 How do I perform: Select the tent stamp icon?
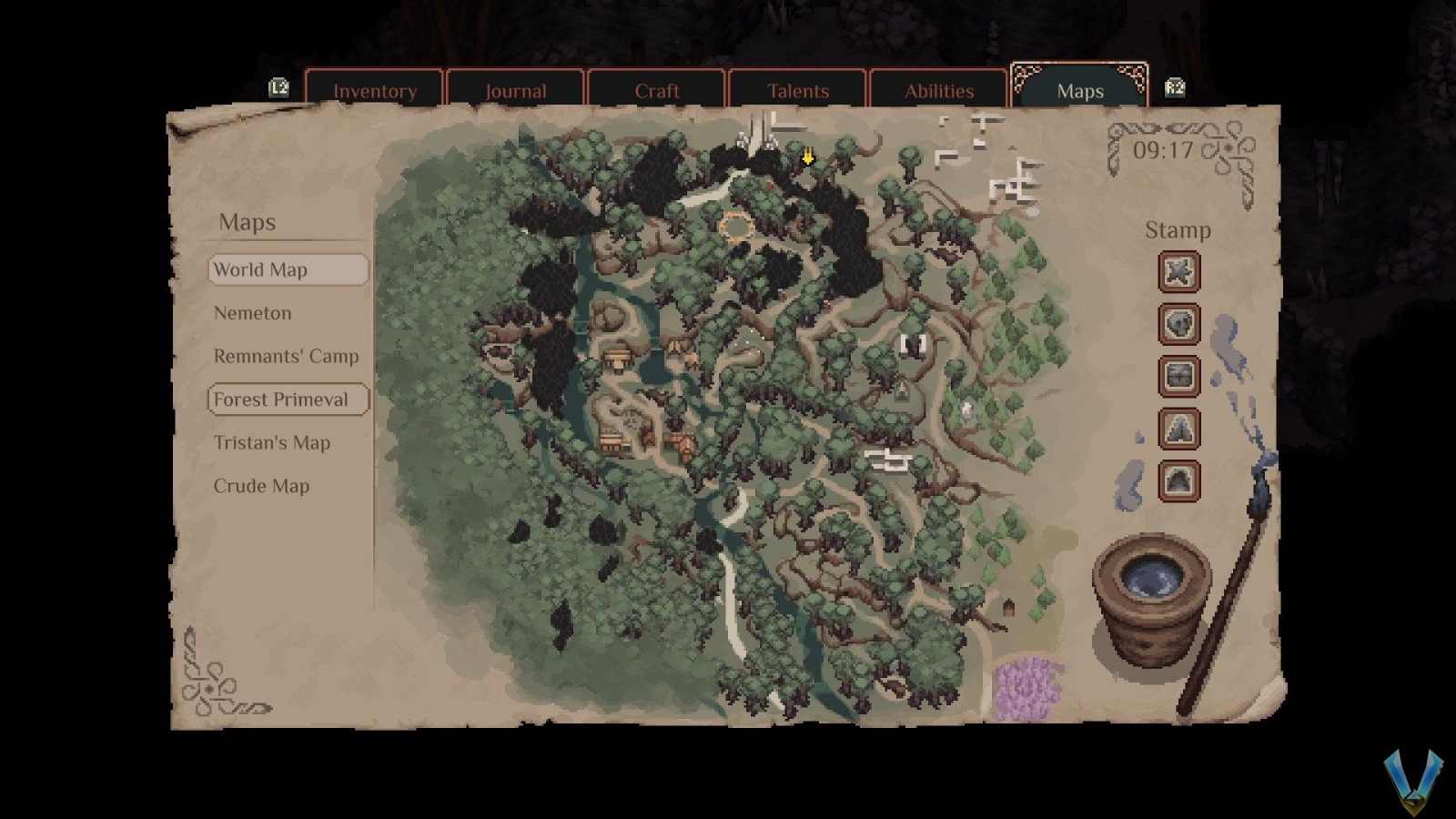pyautogui.click(x=1179, y=430)
